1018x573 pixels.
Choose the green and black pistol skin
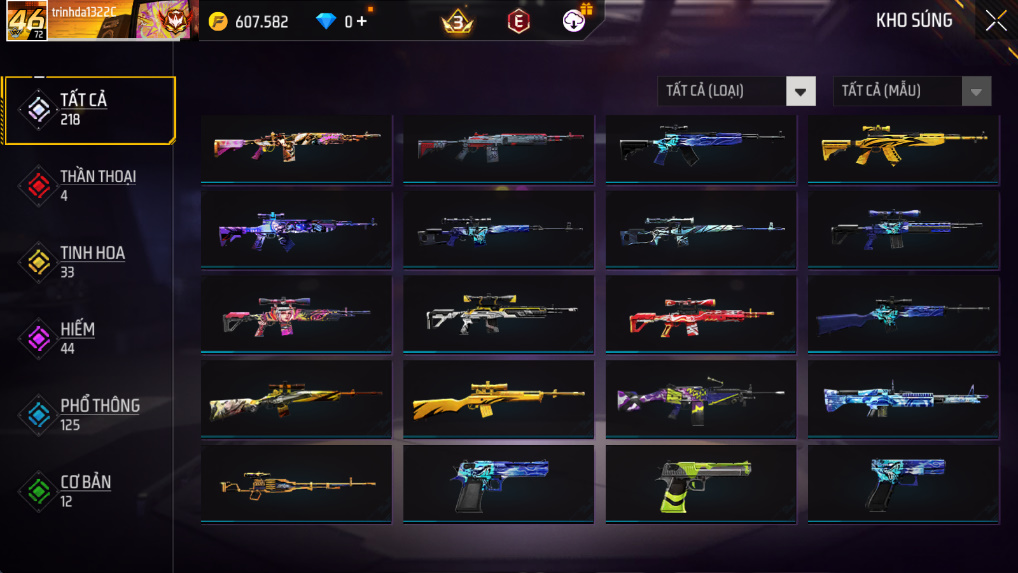pos(700,485)
